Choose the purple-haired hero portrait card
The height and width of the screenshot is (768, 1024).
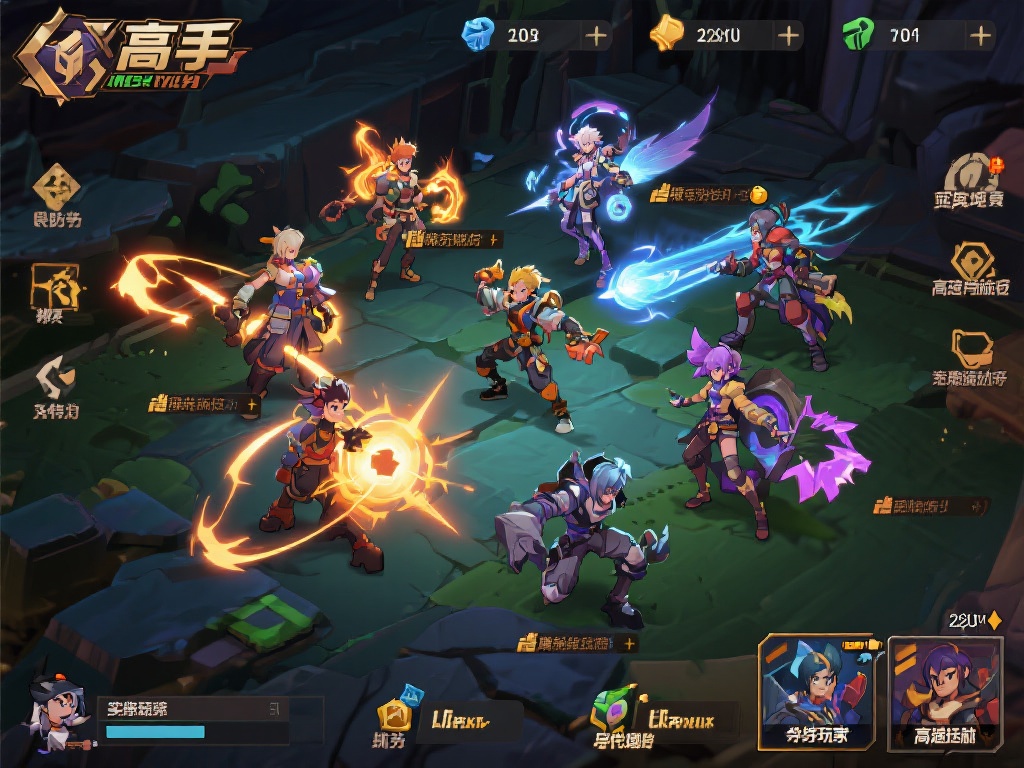coord(944,692)
